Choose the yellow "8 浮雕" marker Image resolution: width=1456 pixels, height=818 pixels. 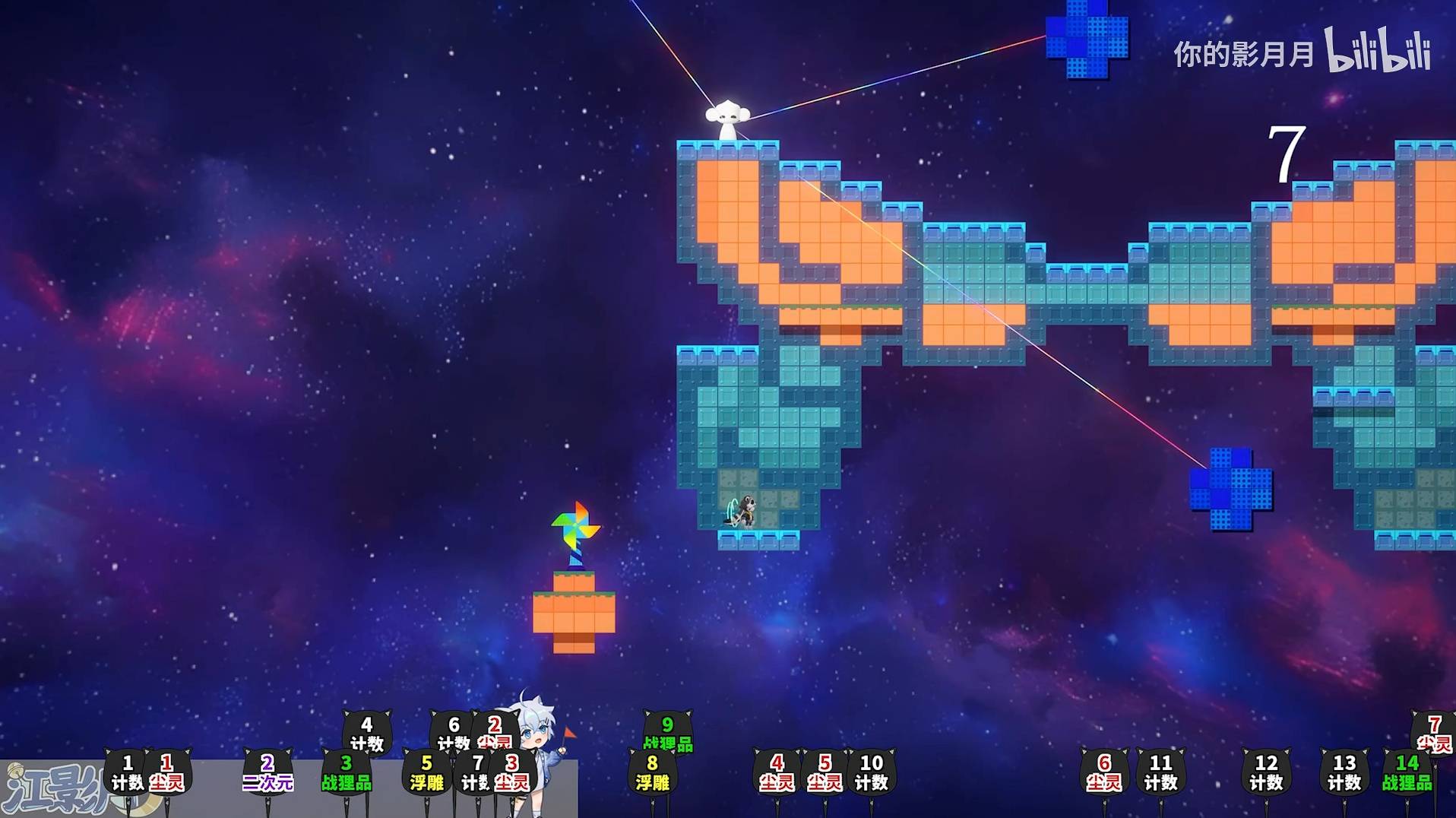click(652, 772)
